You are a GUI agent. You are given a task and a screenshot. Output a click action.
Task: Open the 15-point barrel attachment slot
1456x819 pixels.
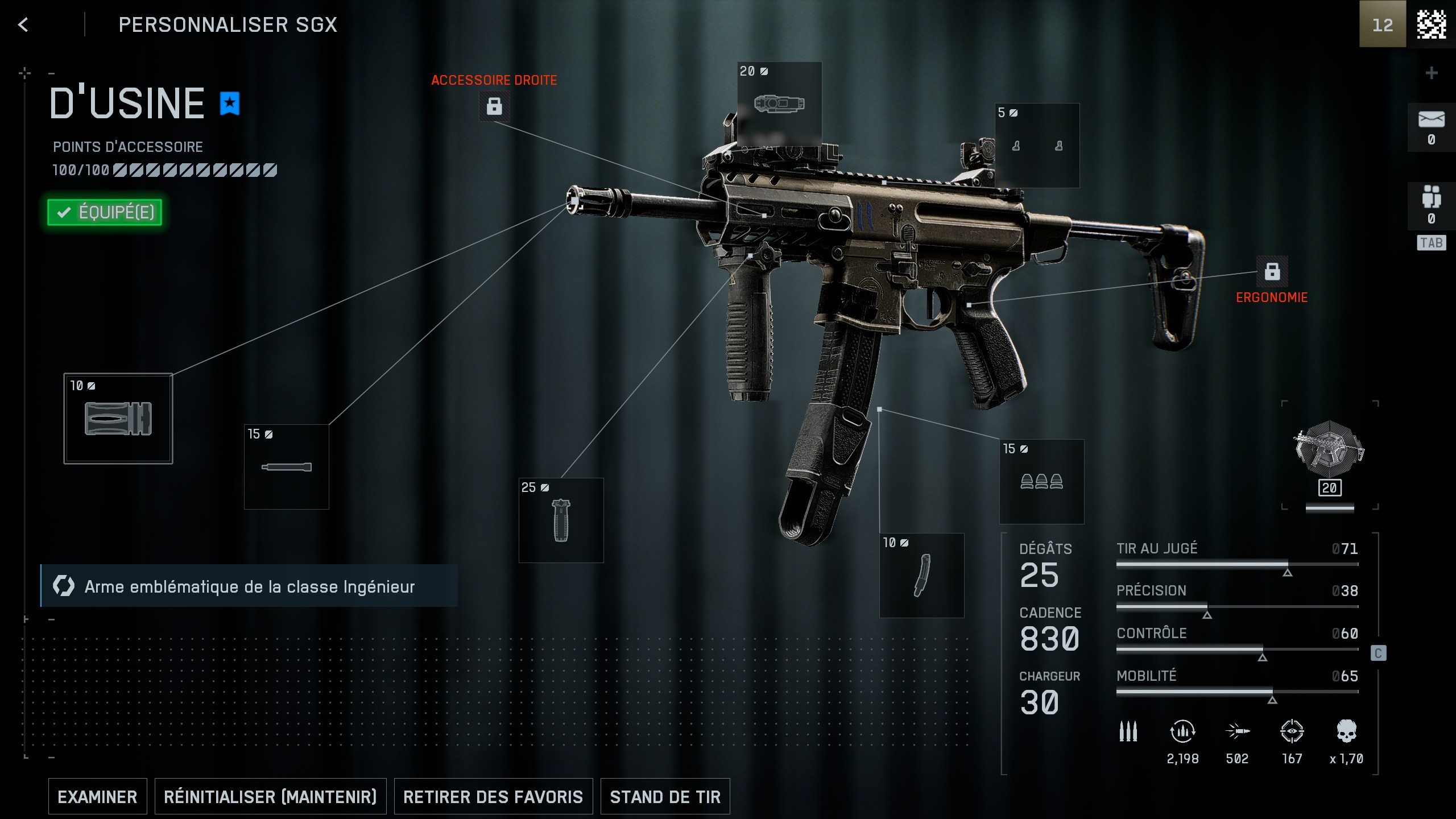point(286,466)
